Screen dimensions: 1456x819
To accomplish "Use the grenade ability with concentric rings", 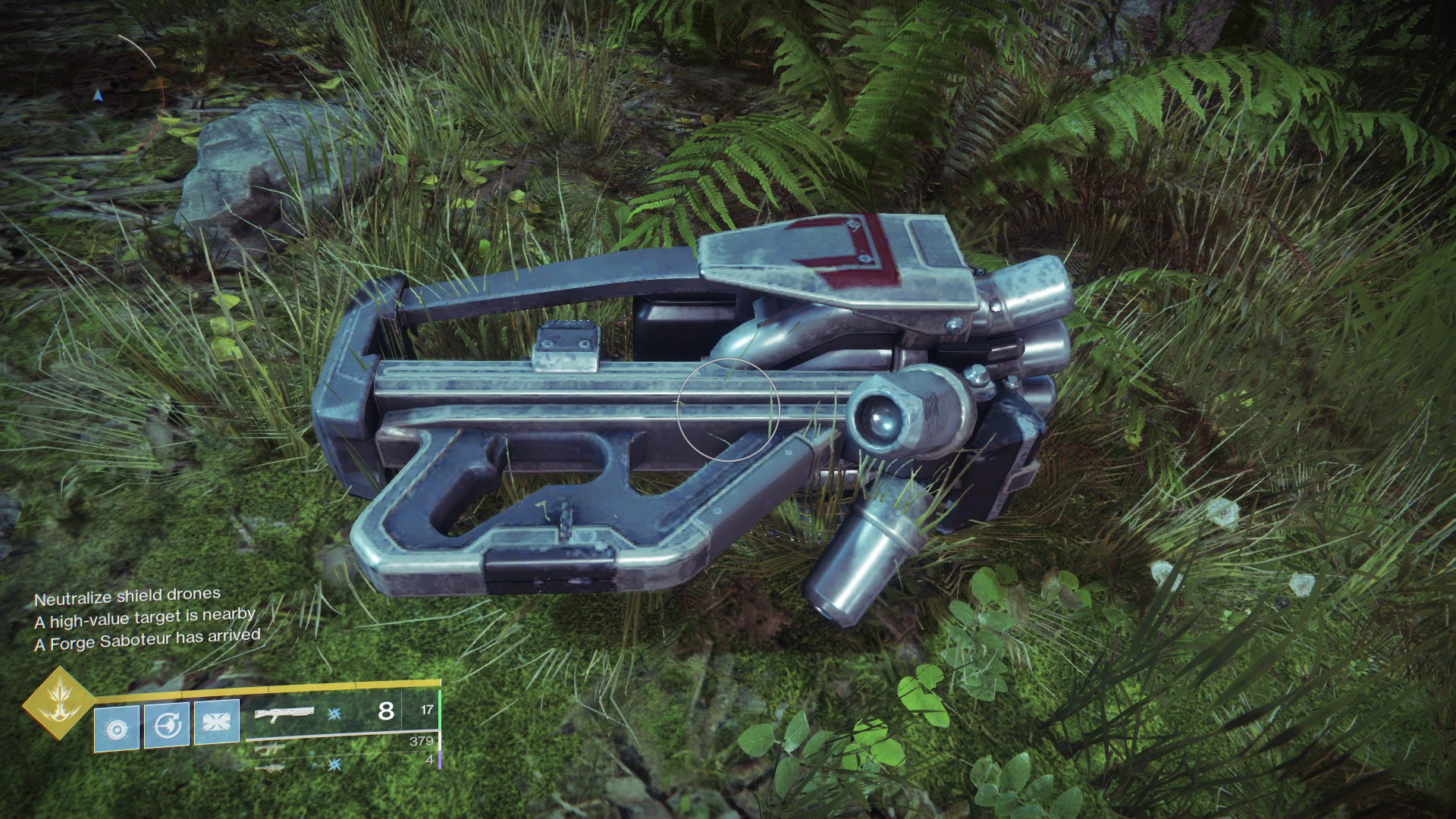I will point(117,728).
